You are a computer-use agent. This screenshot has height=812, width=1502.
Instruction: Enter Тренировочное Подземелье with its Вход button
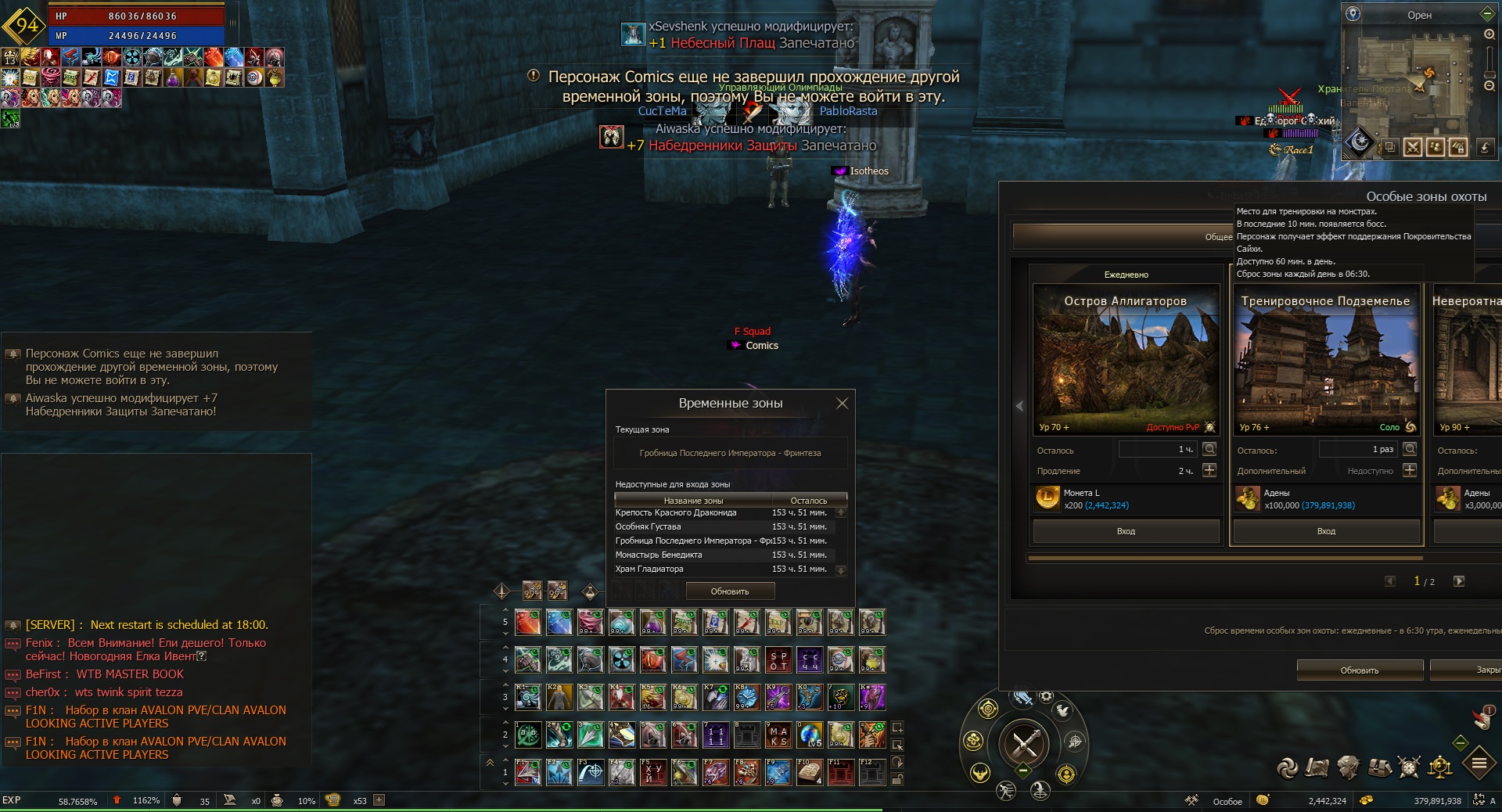1326,532
